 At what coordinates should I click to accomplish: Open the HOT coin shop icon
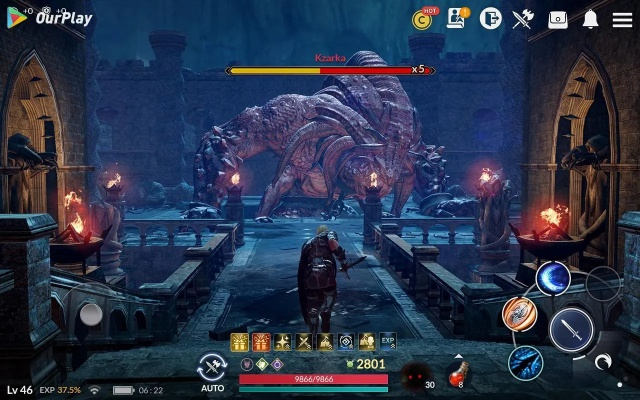424,19
